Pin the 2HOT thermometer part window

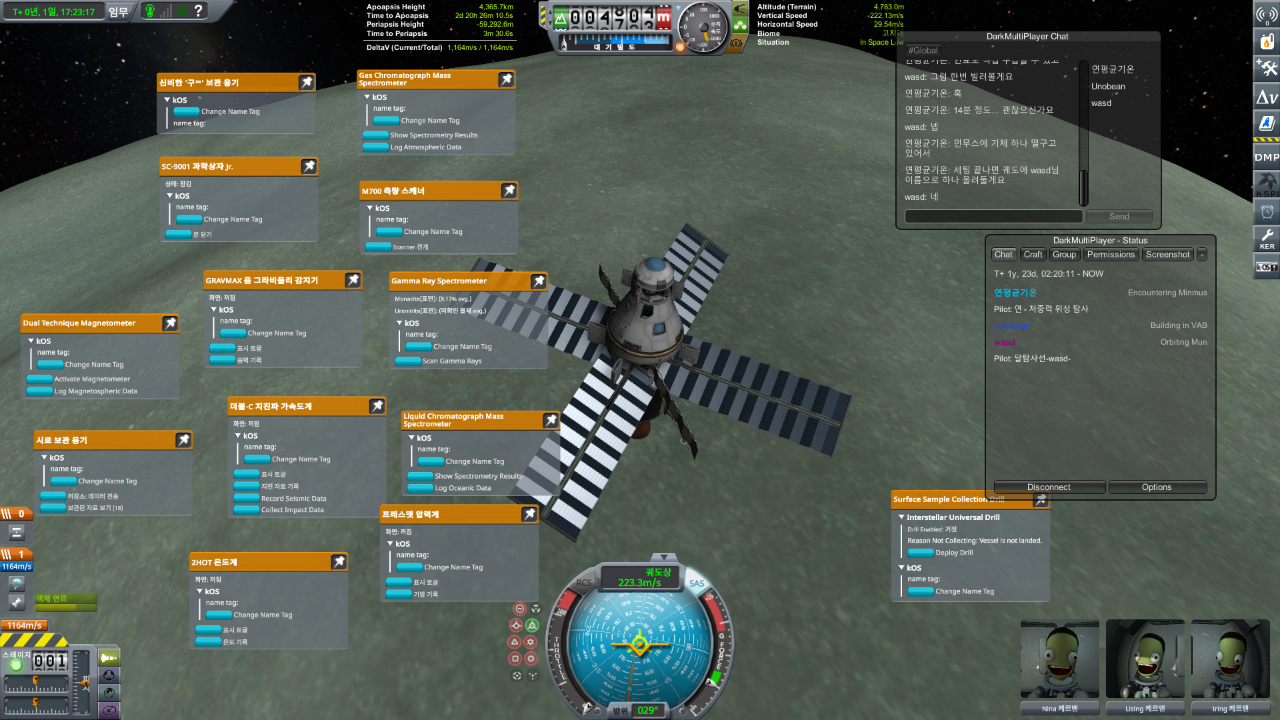(x=339, y=562)
